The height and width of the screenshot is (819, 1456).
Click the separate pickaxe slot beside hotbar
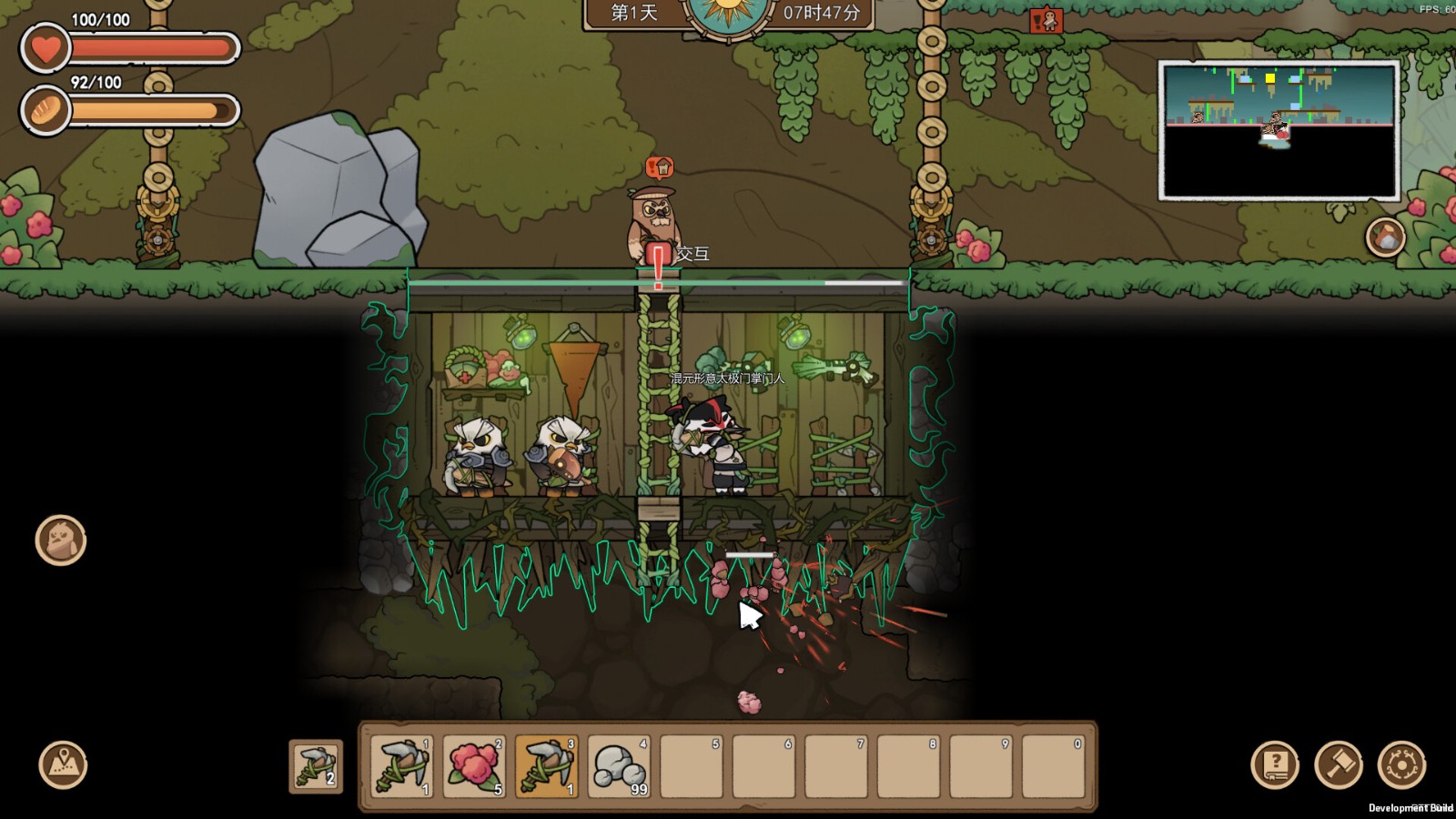tap(316, 766)
